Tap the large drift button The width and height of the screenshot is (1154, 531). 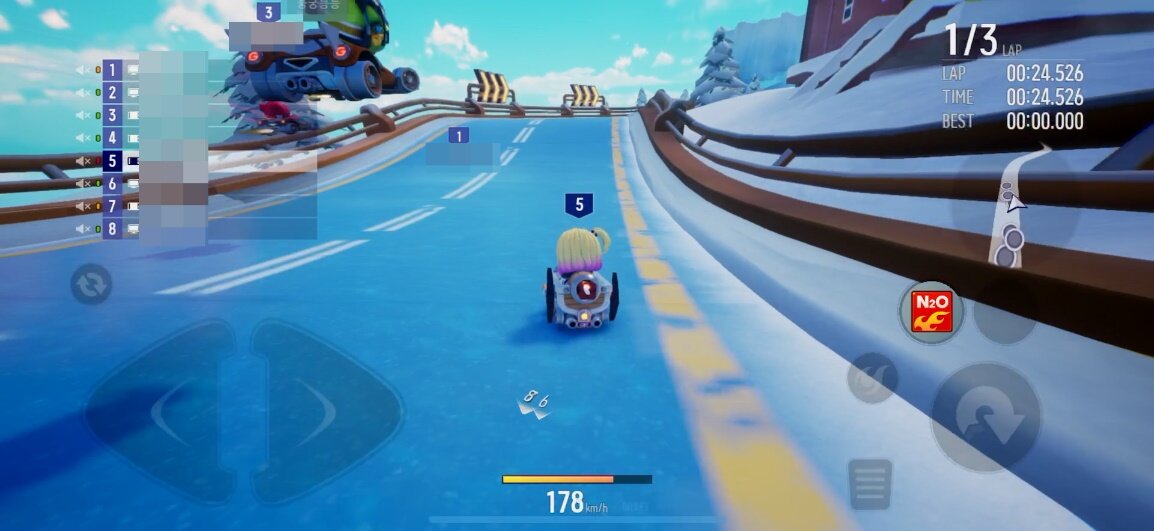point(986,417)
